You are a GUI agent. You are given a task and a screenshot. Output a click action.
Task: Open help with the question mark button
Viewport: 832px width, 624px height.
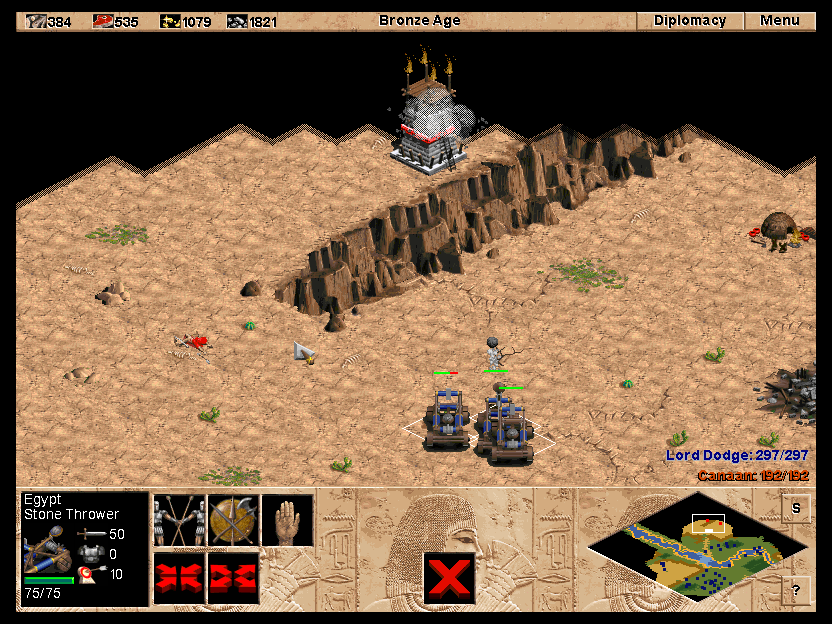(x=796, y=590)
